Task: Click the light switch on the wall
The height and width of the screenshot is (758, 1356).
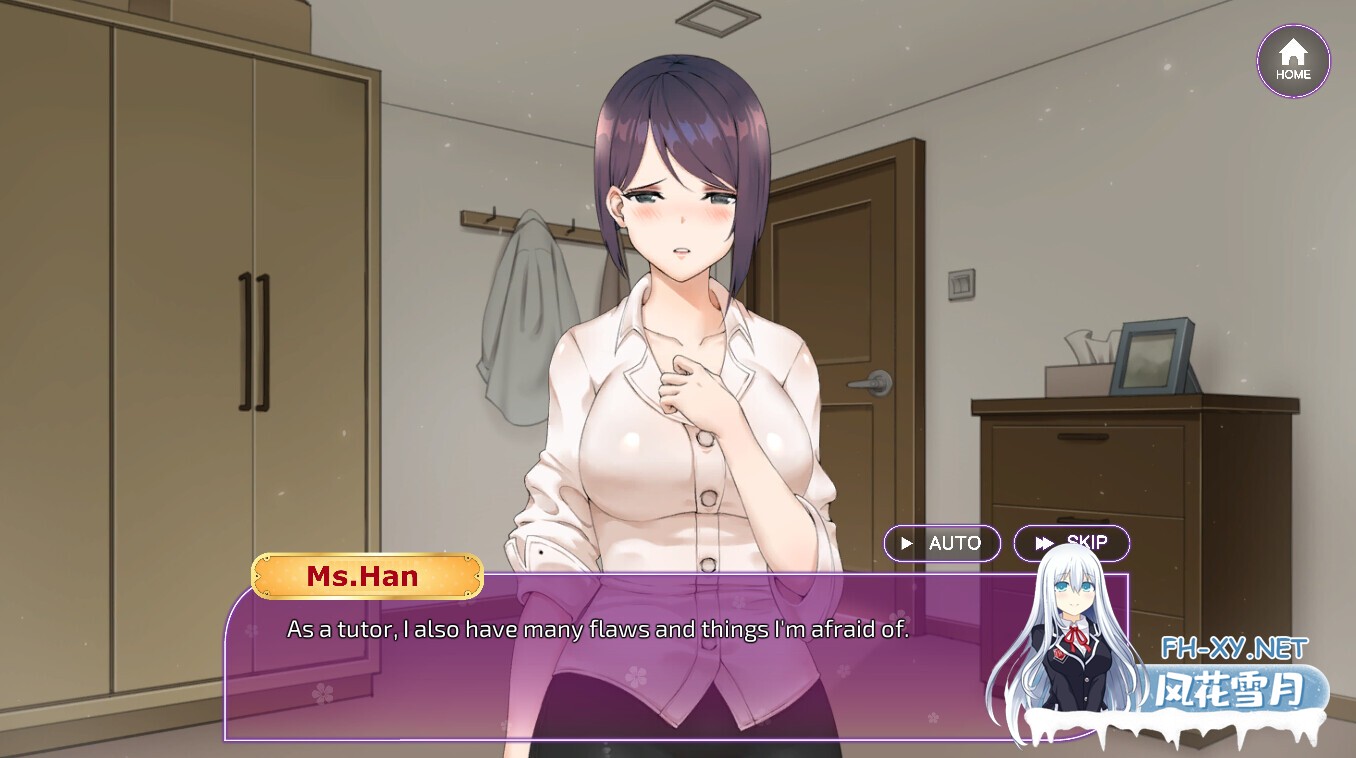Action: click(x=962, y=285)
